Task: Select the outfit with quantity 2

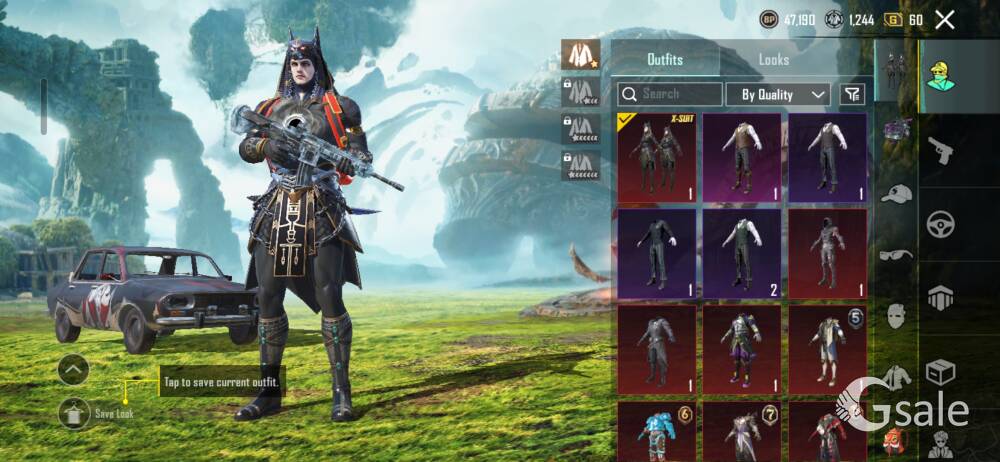Action: [741, 253]
